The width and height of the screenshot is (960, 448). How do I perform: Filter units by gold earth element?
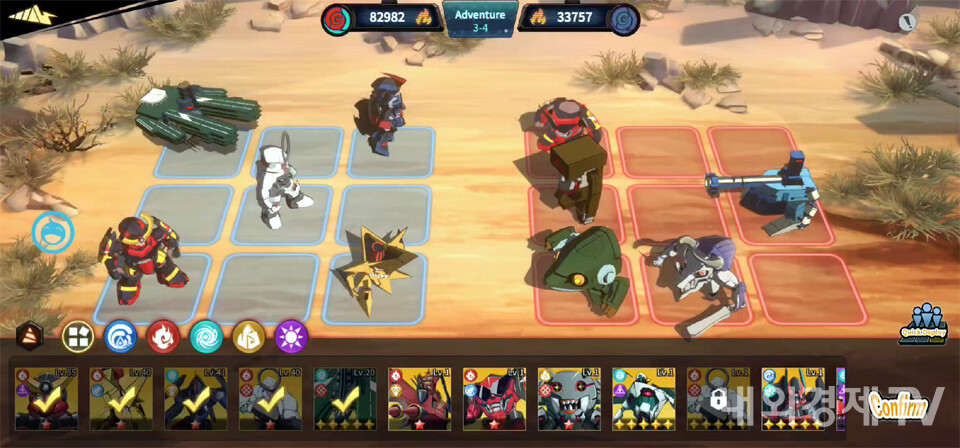[248, 336]
